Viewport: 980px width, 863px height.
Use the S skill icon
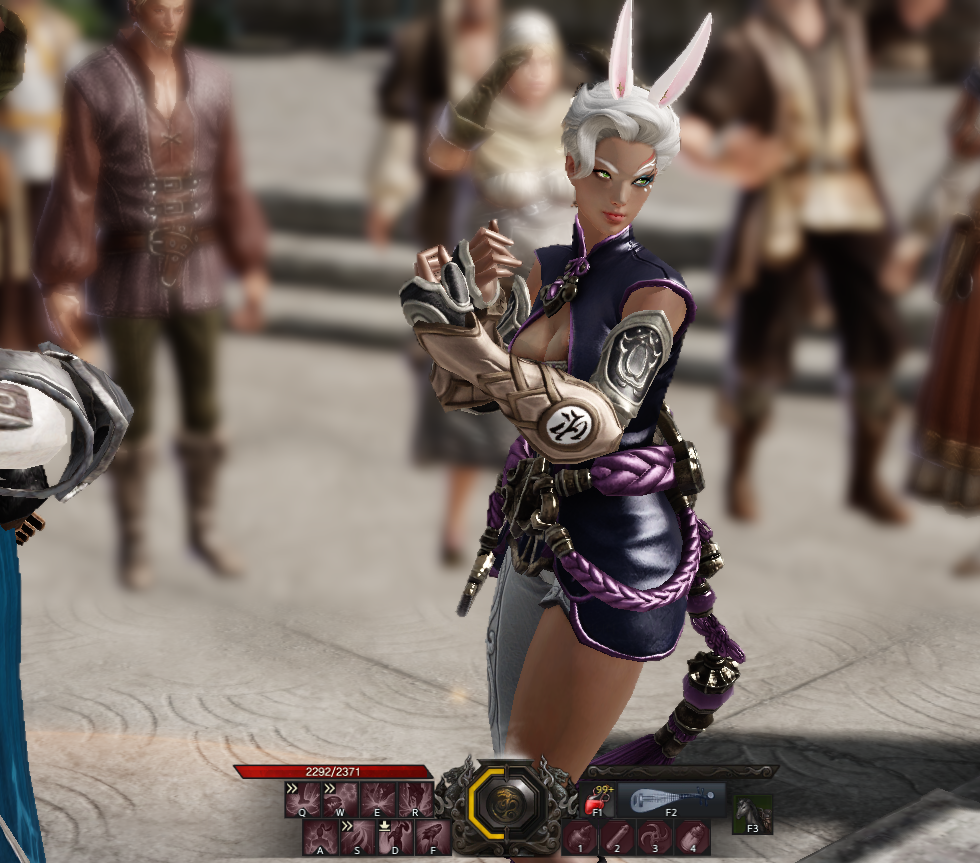click(x=358, y=837)
